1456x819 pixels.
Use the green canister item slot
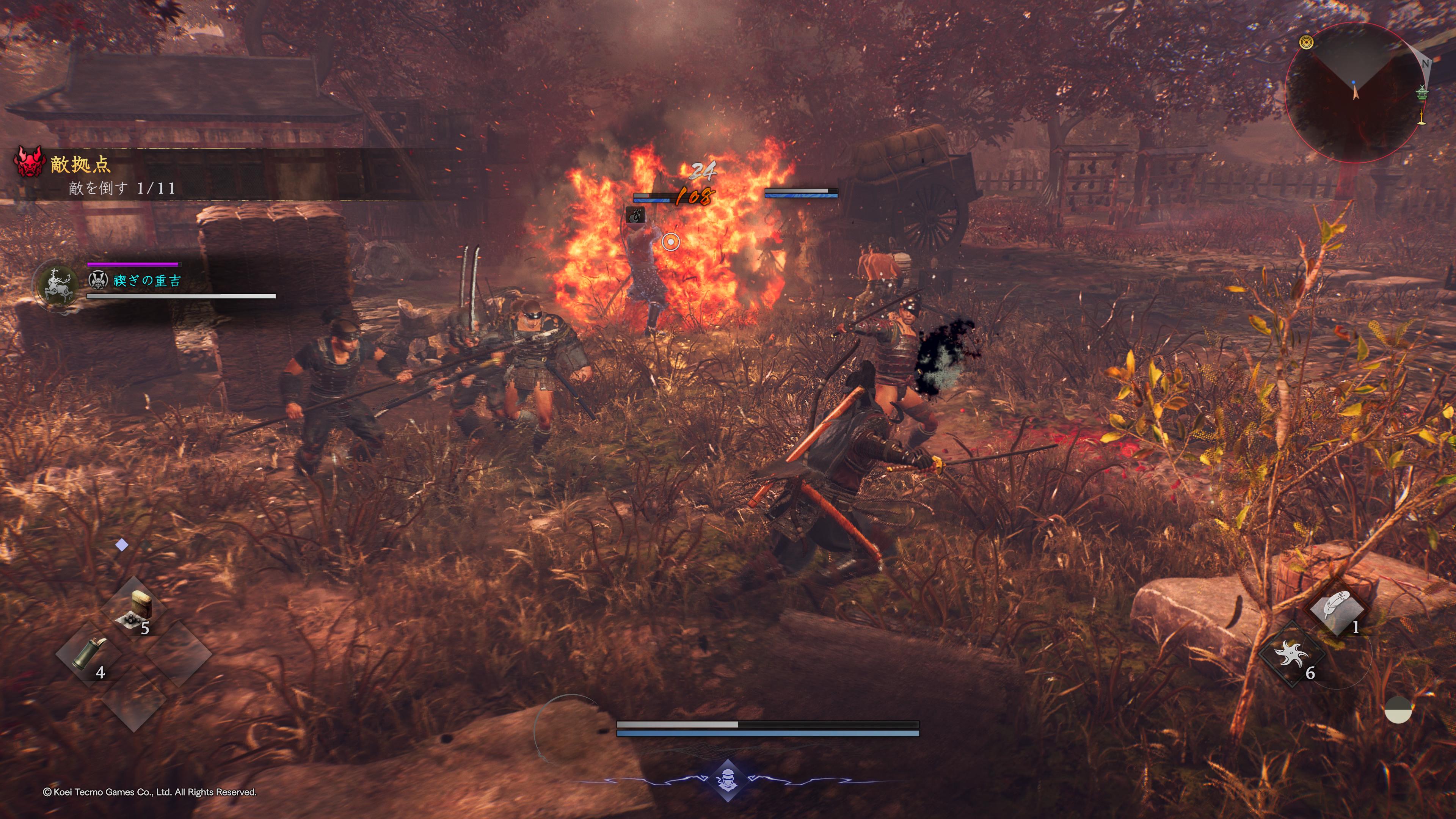(x=88, y=654)
